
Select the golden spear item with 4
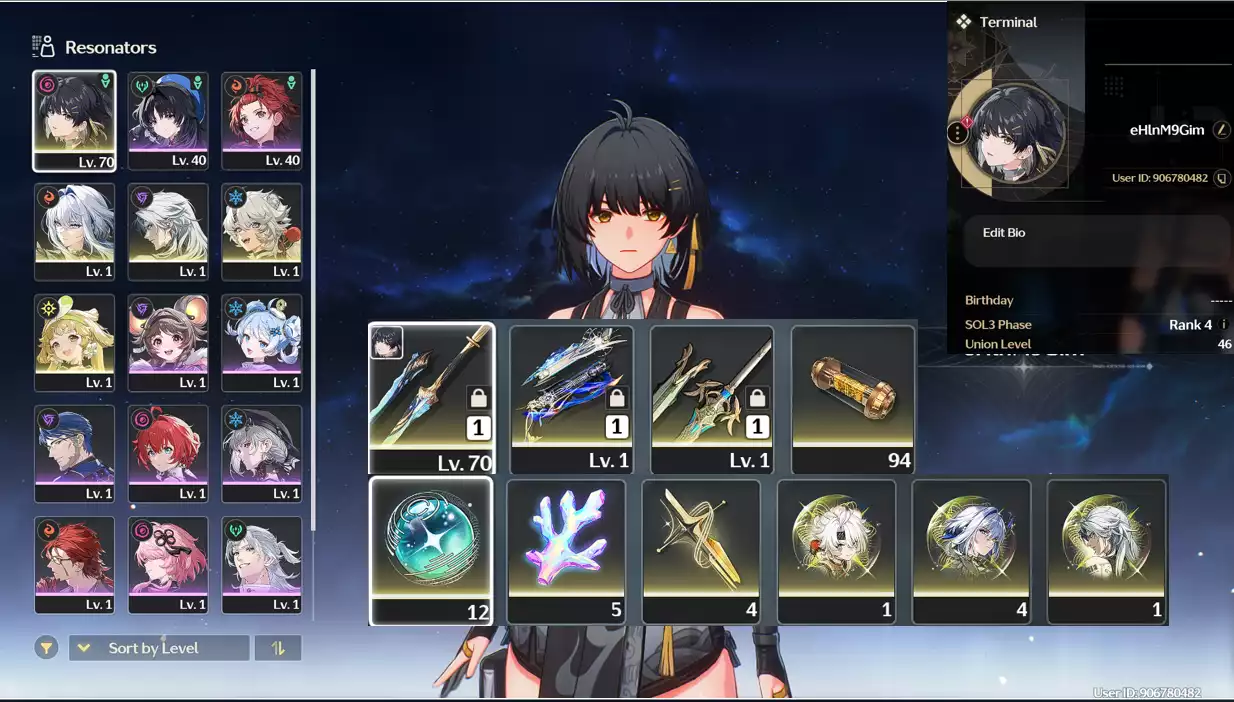[x=701, y=551]
